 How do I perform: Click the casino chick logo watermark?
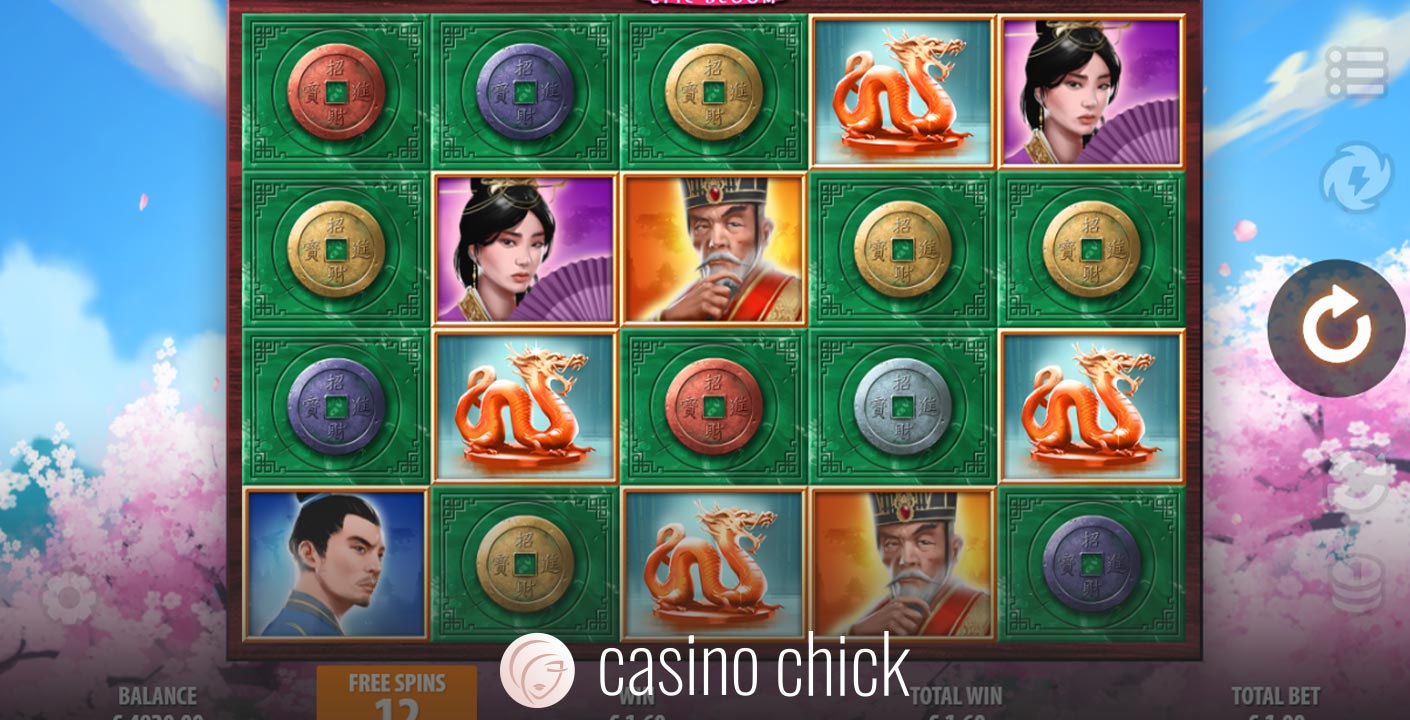pyautogui.click(x=705, y=669)
